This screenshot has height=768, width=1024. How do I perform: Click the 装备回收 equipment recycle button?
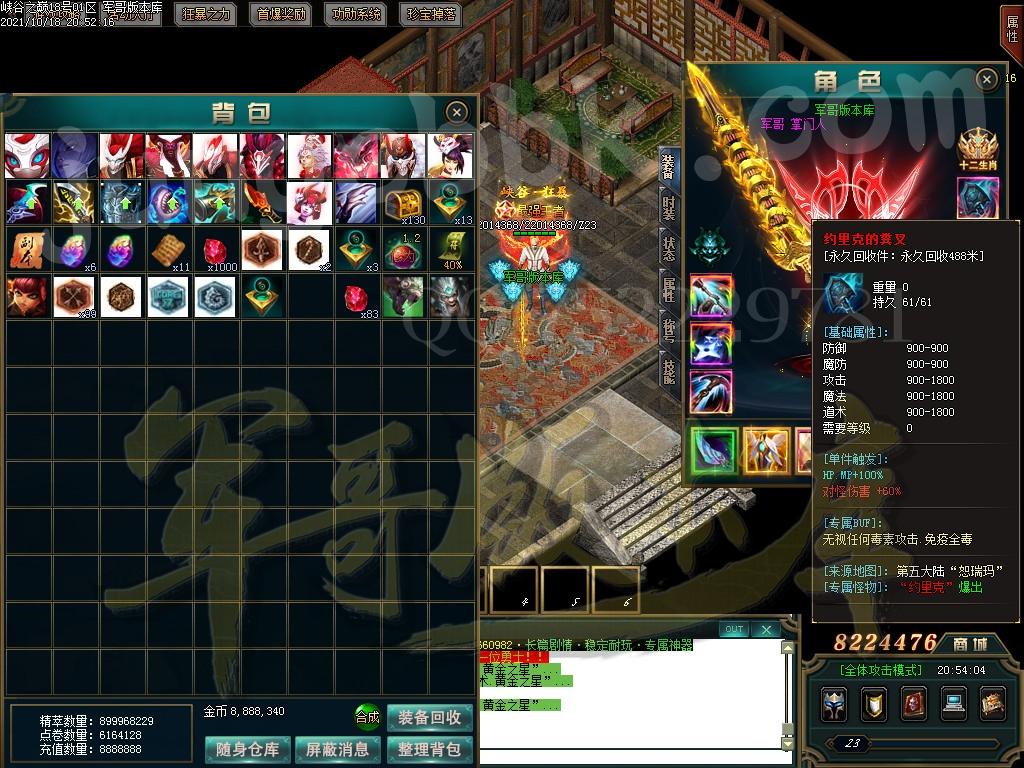(429, 717)
